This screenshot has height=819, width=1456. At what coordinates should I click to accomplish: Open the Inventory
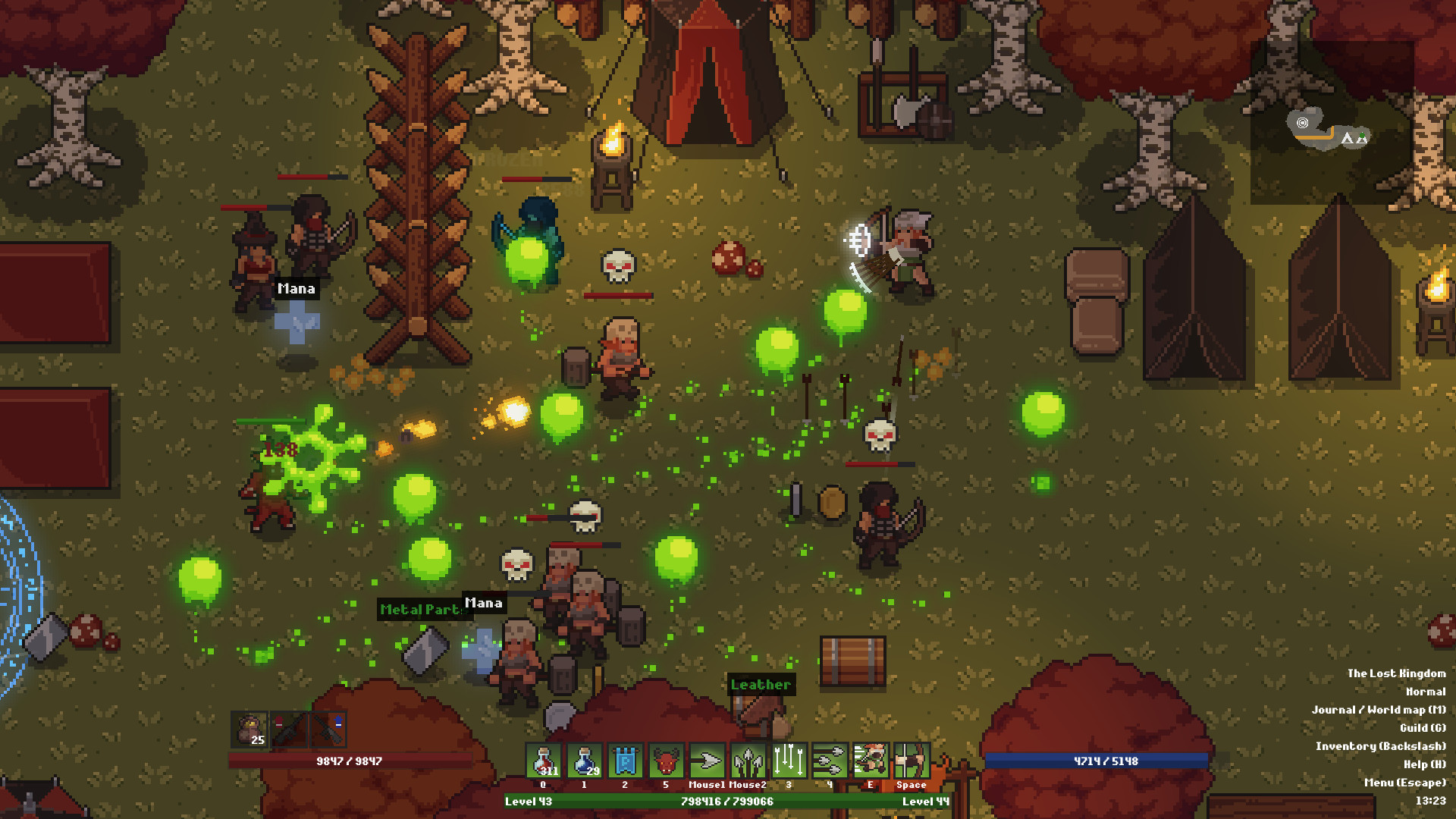[x=1380, y=745]
